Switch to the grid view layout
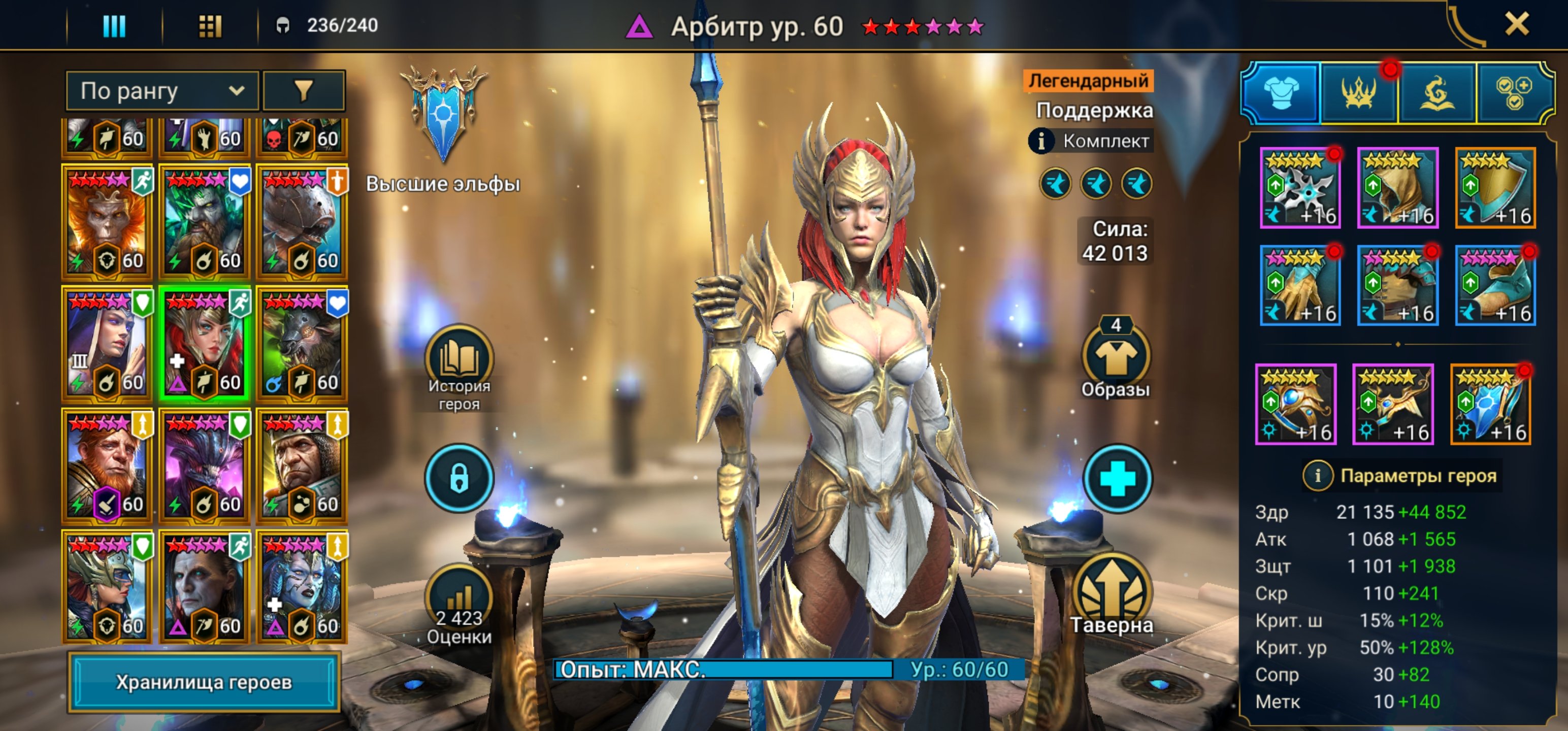This screenshot has width=1568, height=731. [x=210, y=26]
